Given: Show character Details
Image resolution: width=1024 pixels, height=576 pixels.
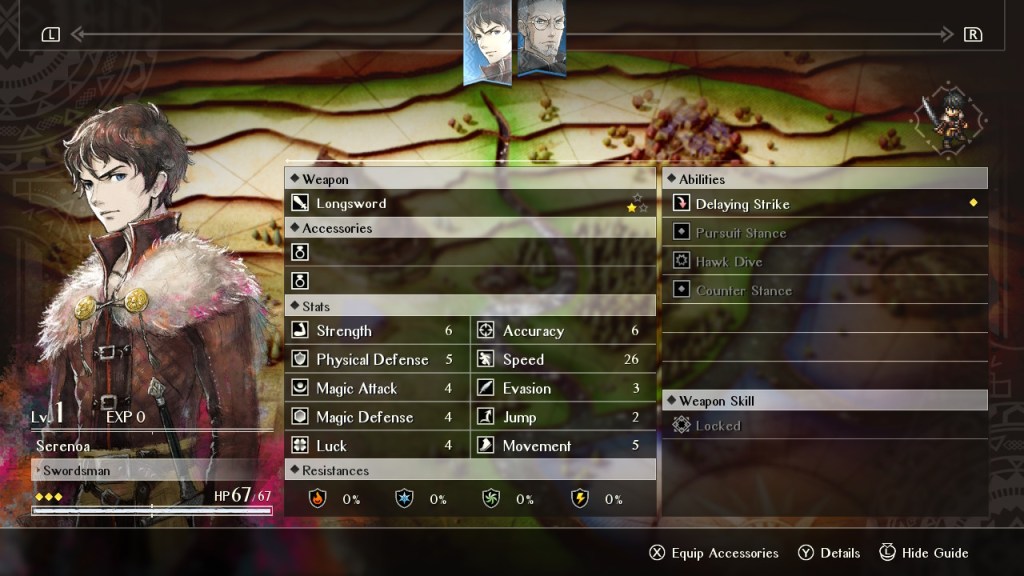Looking at the screenshot, I should (829, 553).
